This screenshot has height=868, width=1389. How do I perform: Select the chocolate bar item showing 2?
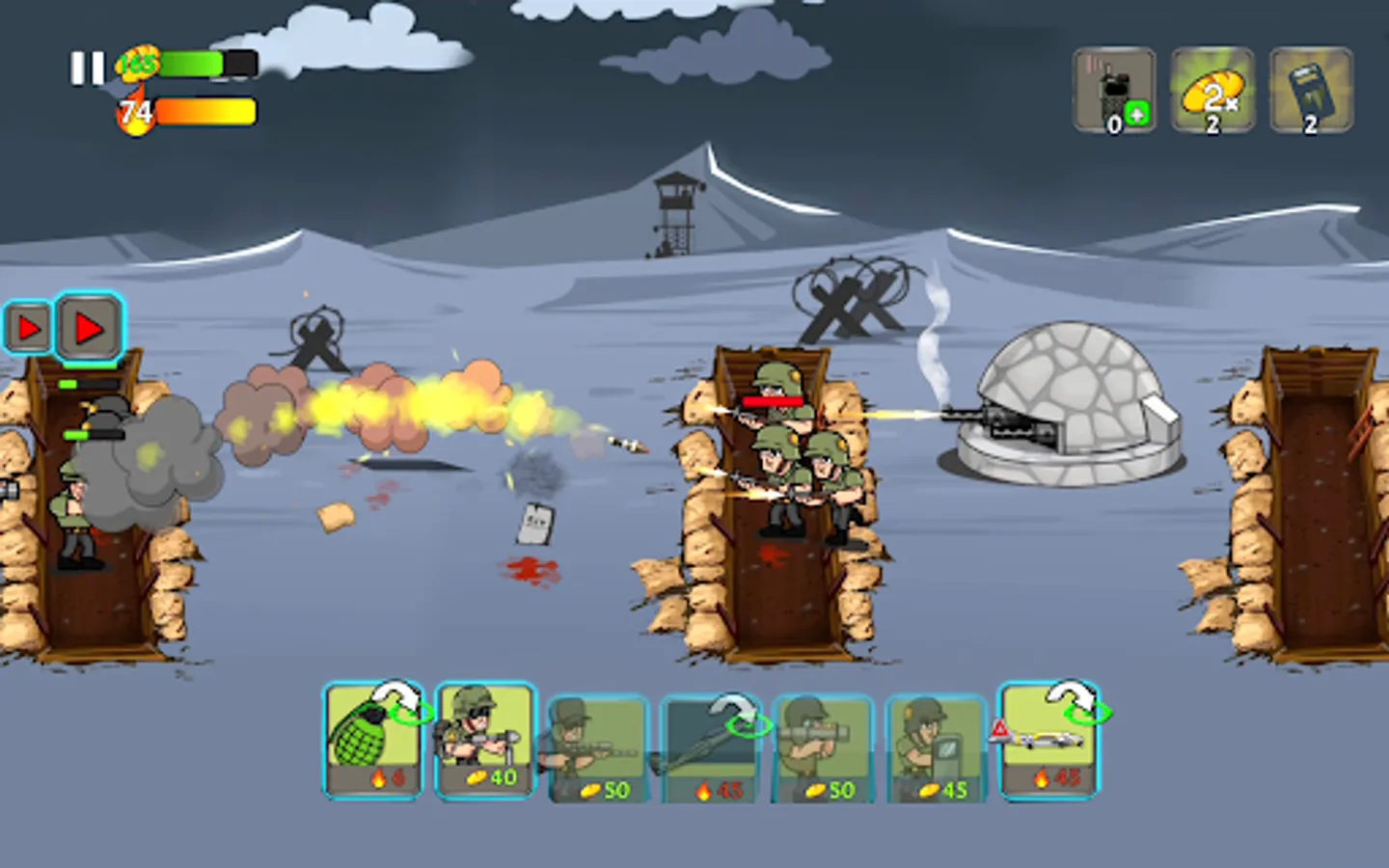point(1309,90)
